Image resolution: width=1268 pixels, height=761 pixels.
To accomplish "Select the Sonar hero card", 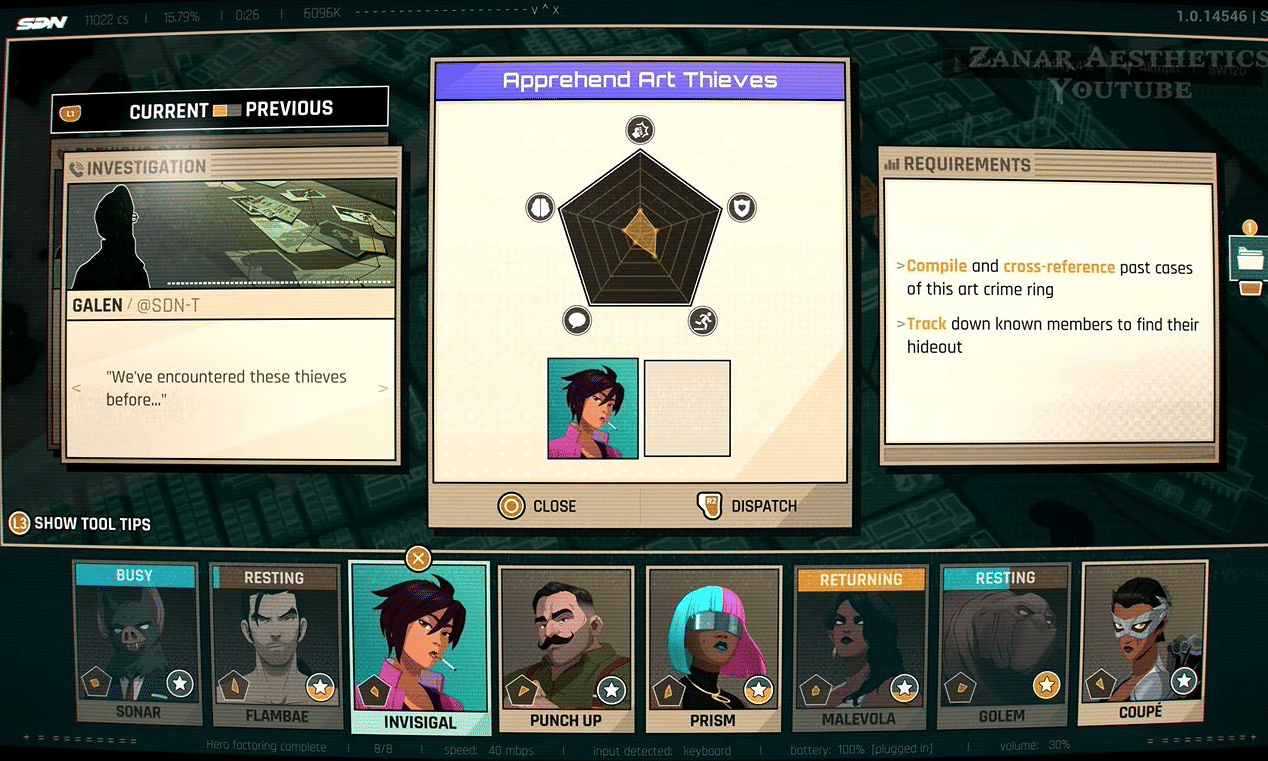I will point(138,643).
